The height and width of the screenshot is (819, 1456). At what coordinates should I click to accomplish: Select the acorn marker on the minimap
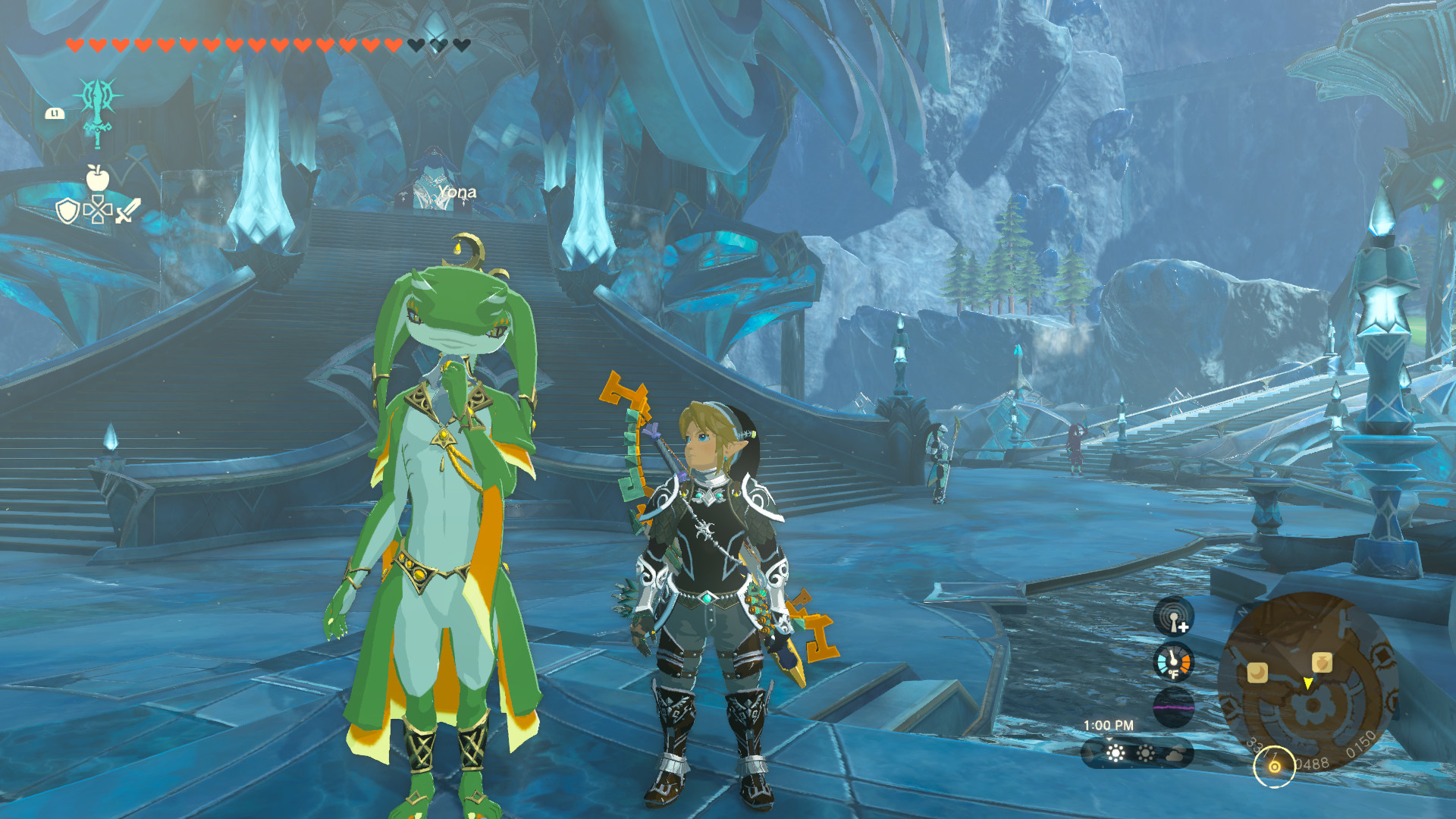point(1322,661)
